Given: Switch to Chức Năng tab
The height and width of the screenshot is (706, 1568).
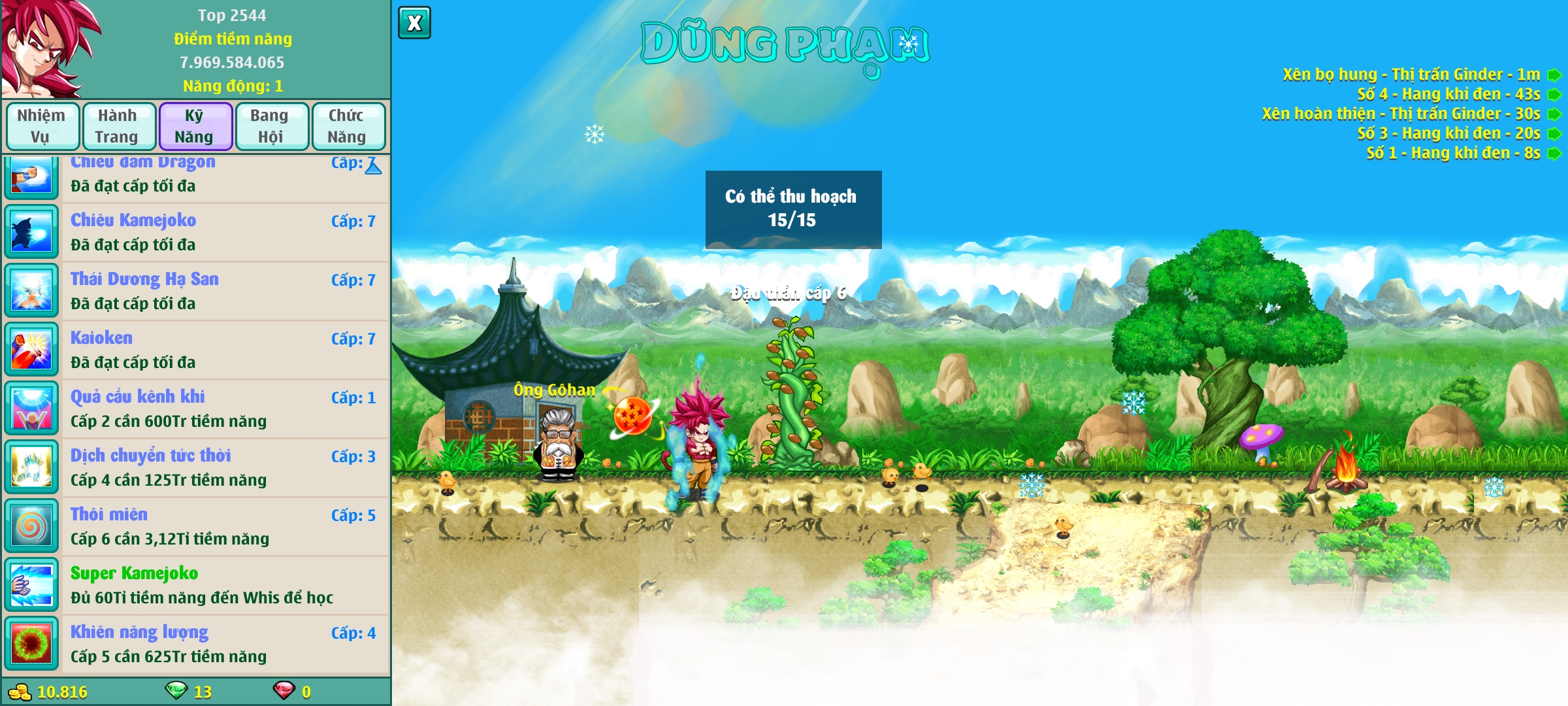Looking at the screenshot, I should [347, 126].
